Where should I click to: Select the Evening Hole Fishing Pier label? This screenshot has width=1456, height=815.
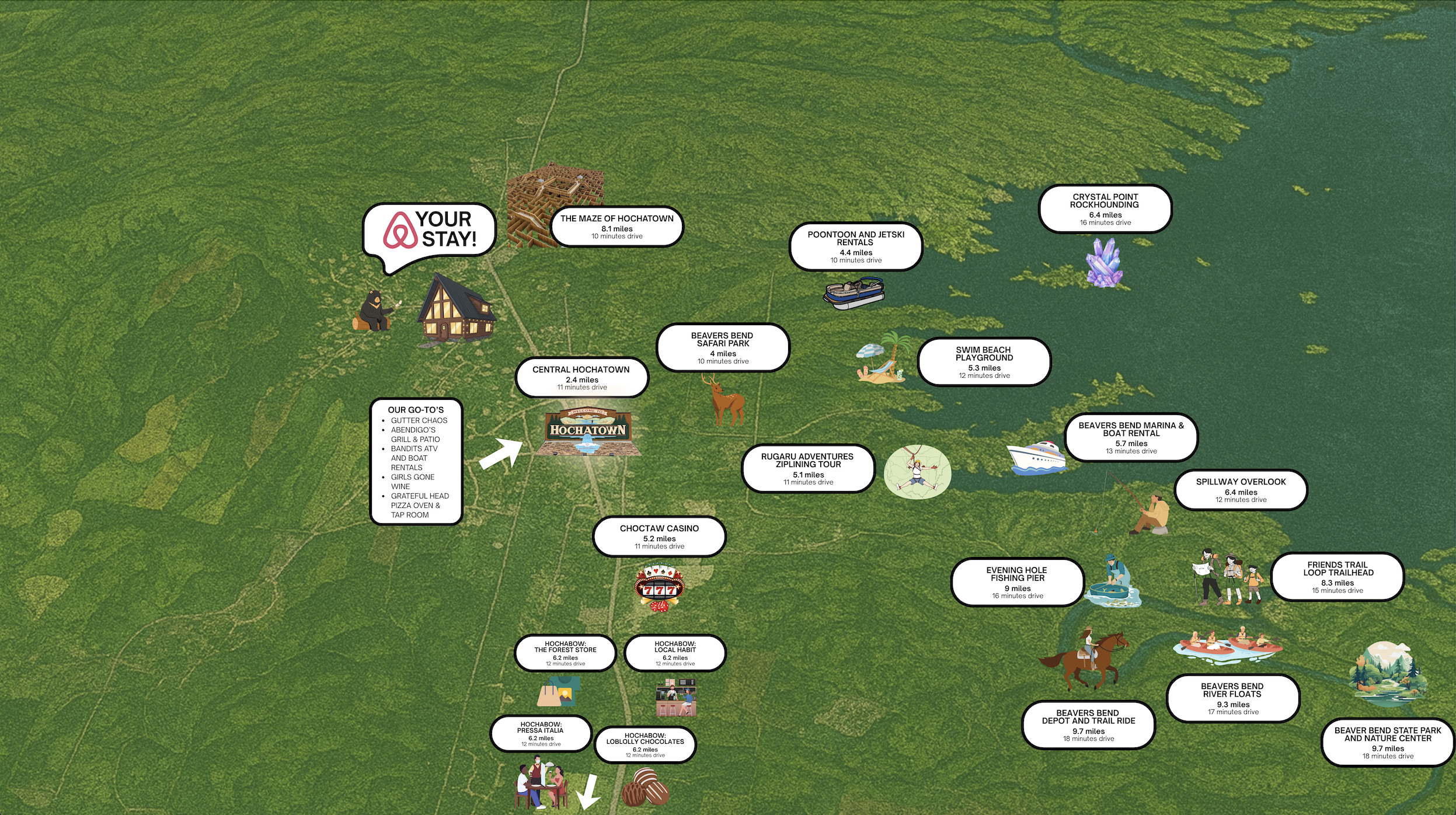click(x=1017, y=582)
